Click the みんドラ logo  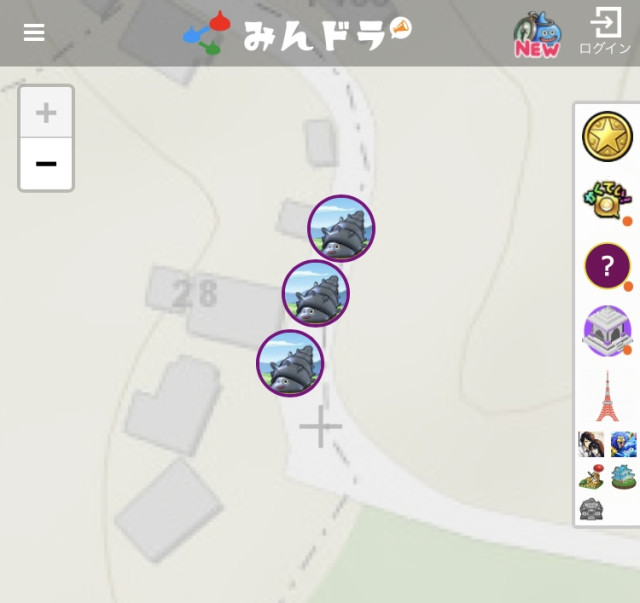[x=297, y=33]
